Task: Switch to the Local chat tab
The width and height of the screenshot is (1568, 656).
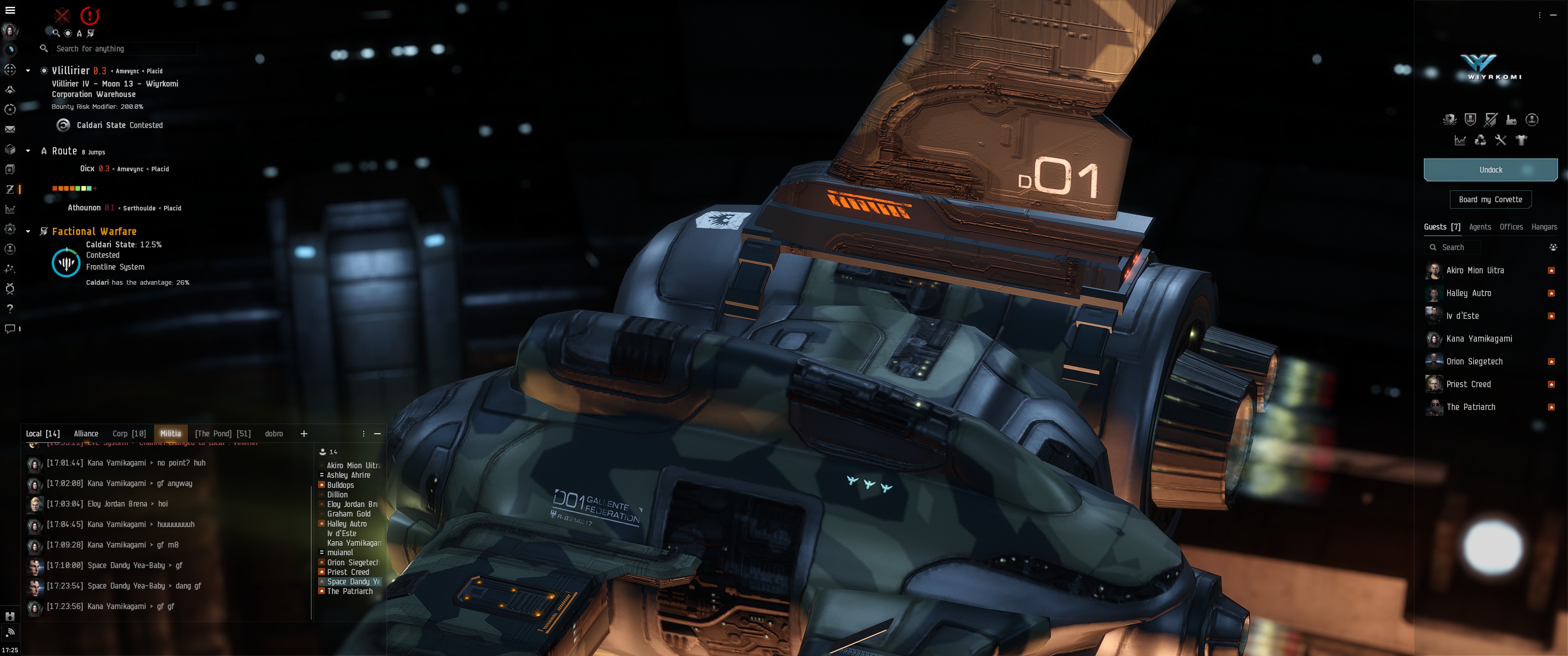Action: tap(42, 434)
